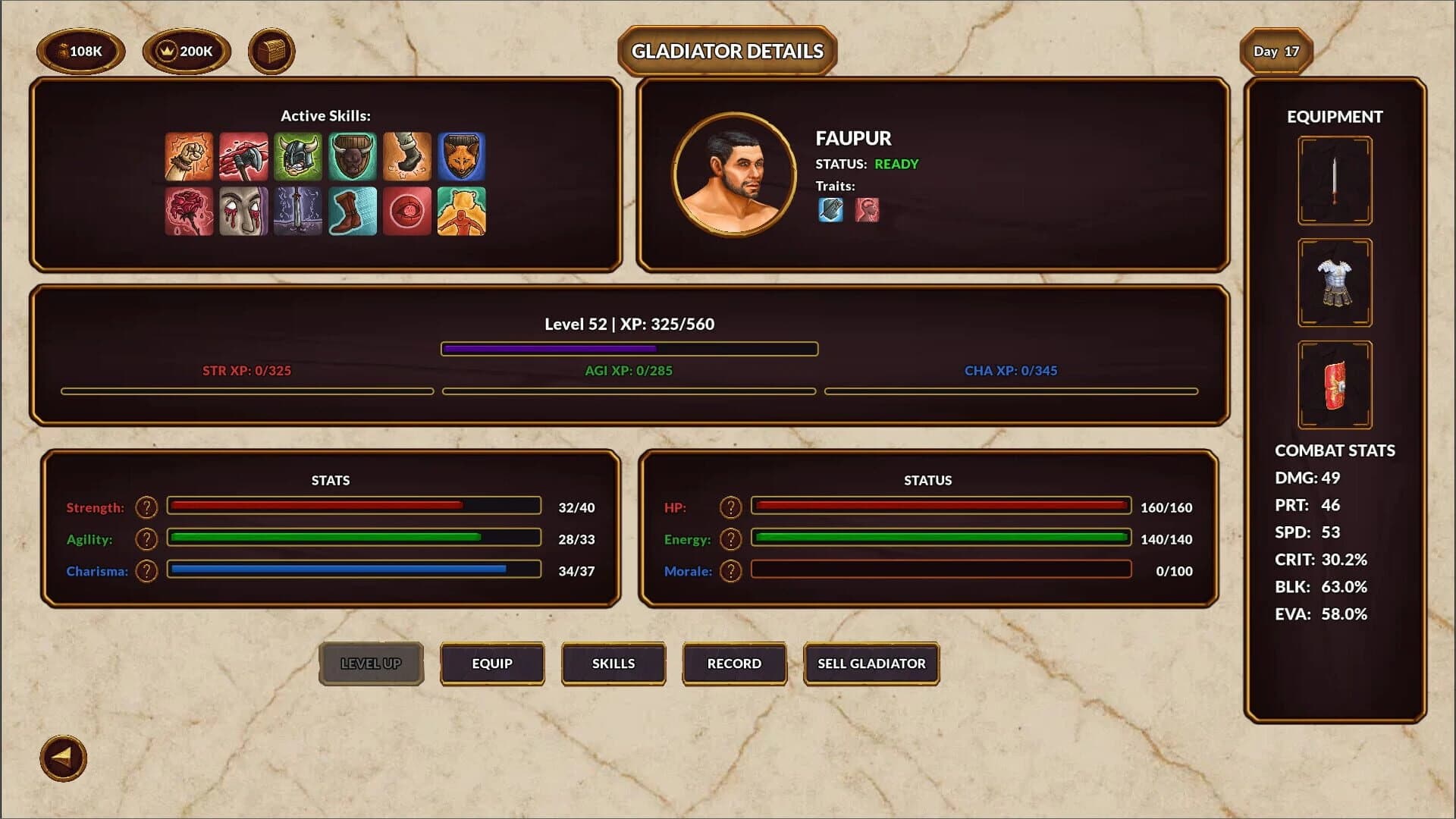Open the Strength stat help question mark
The width and height of the screenshot is (1456, 819).
(x=146, y=507)
